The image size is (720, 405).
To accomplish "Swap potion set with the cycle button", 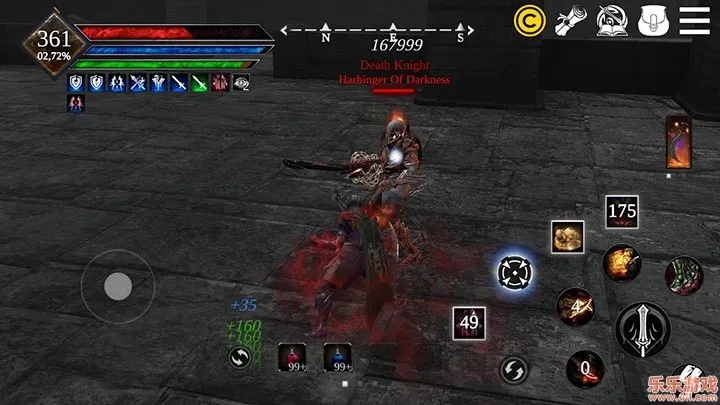I will point(239,357).
